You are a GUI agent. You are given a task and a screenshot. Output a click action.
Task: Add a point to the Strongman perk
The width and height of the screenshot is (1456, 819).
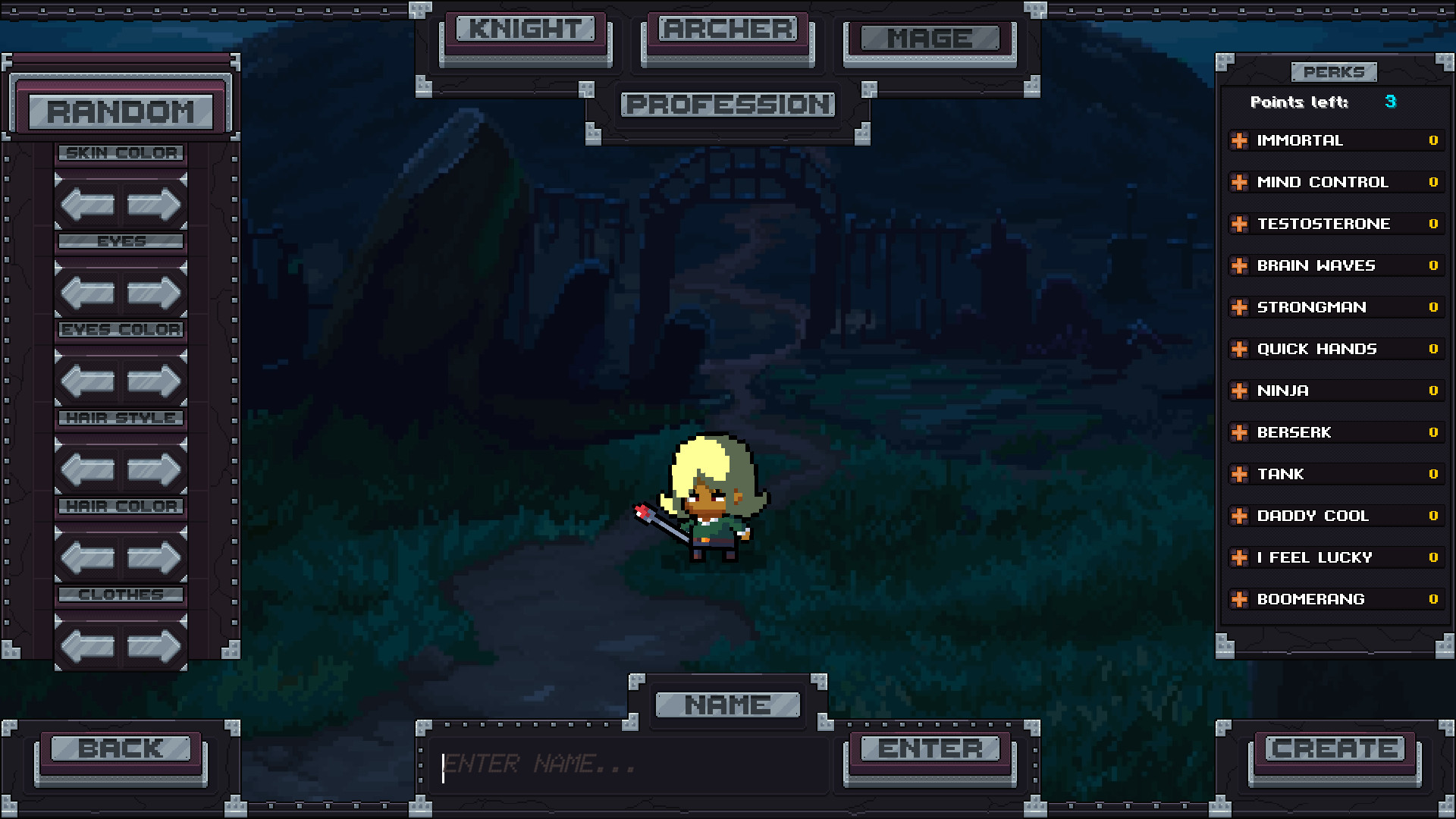click(x=1241, y=307)
